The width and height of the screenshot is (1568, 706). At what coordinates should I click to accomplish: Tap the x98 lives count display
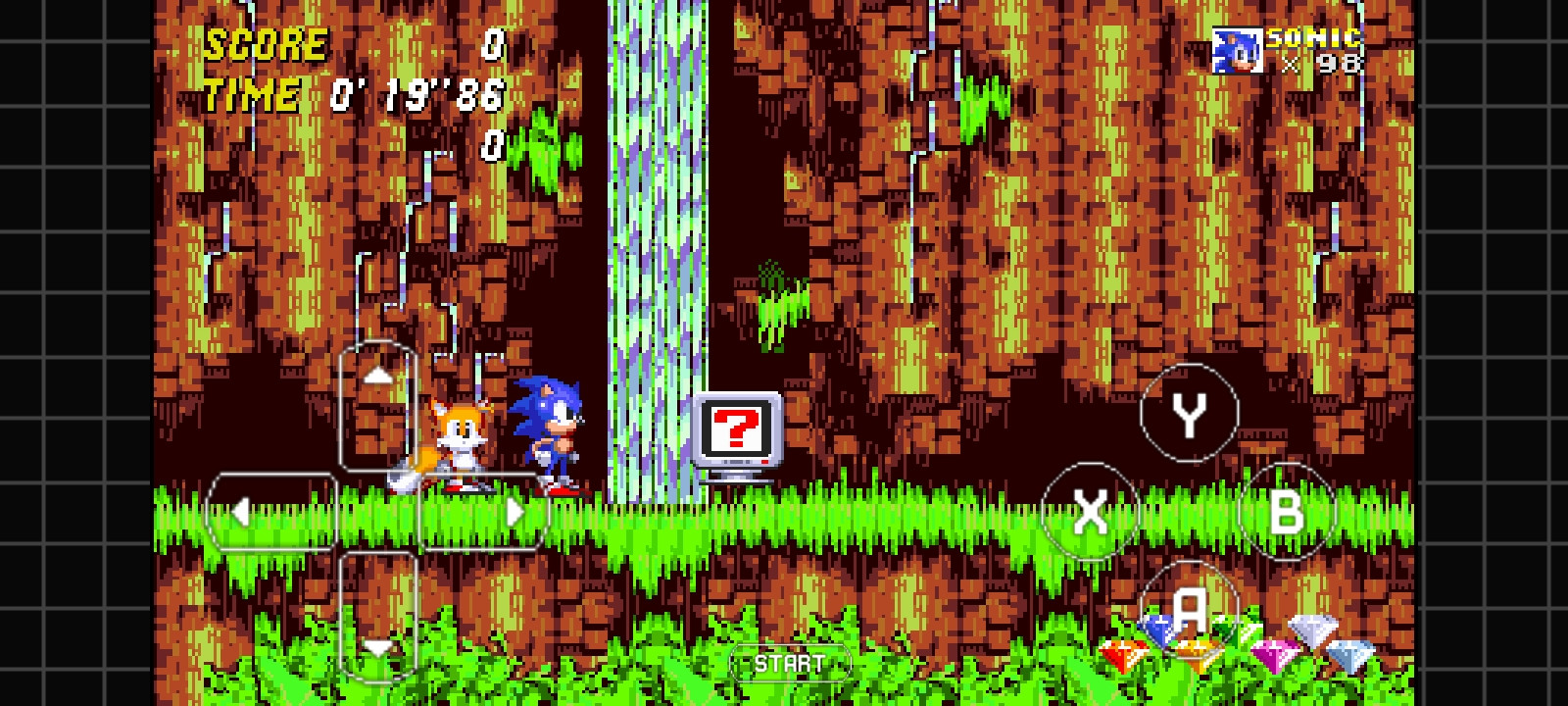point(1322,65)
